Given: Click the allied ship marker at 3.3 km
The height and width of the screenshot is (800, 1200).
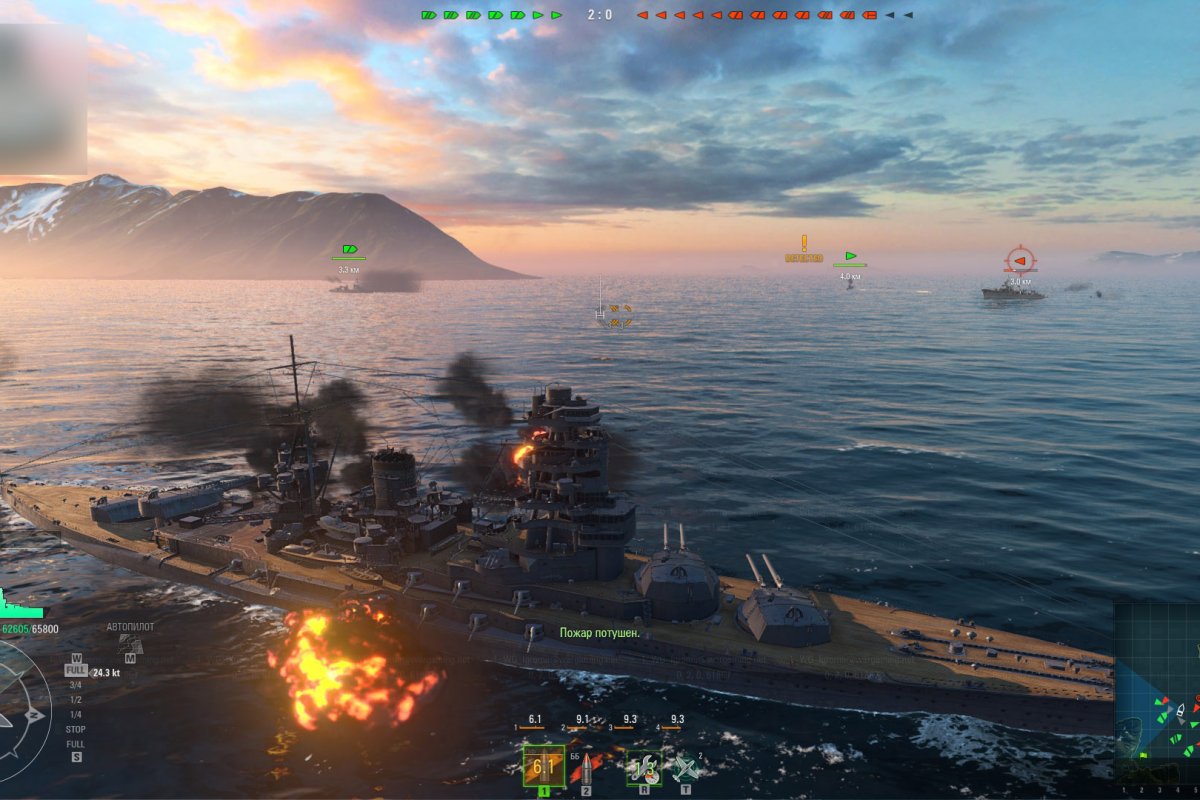Looking at the screenshot, I should click(x=349, y=249).
